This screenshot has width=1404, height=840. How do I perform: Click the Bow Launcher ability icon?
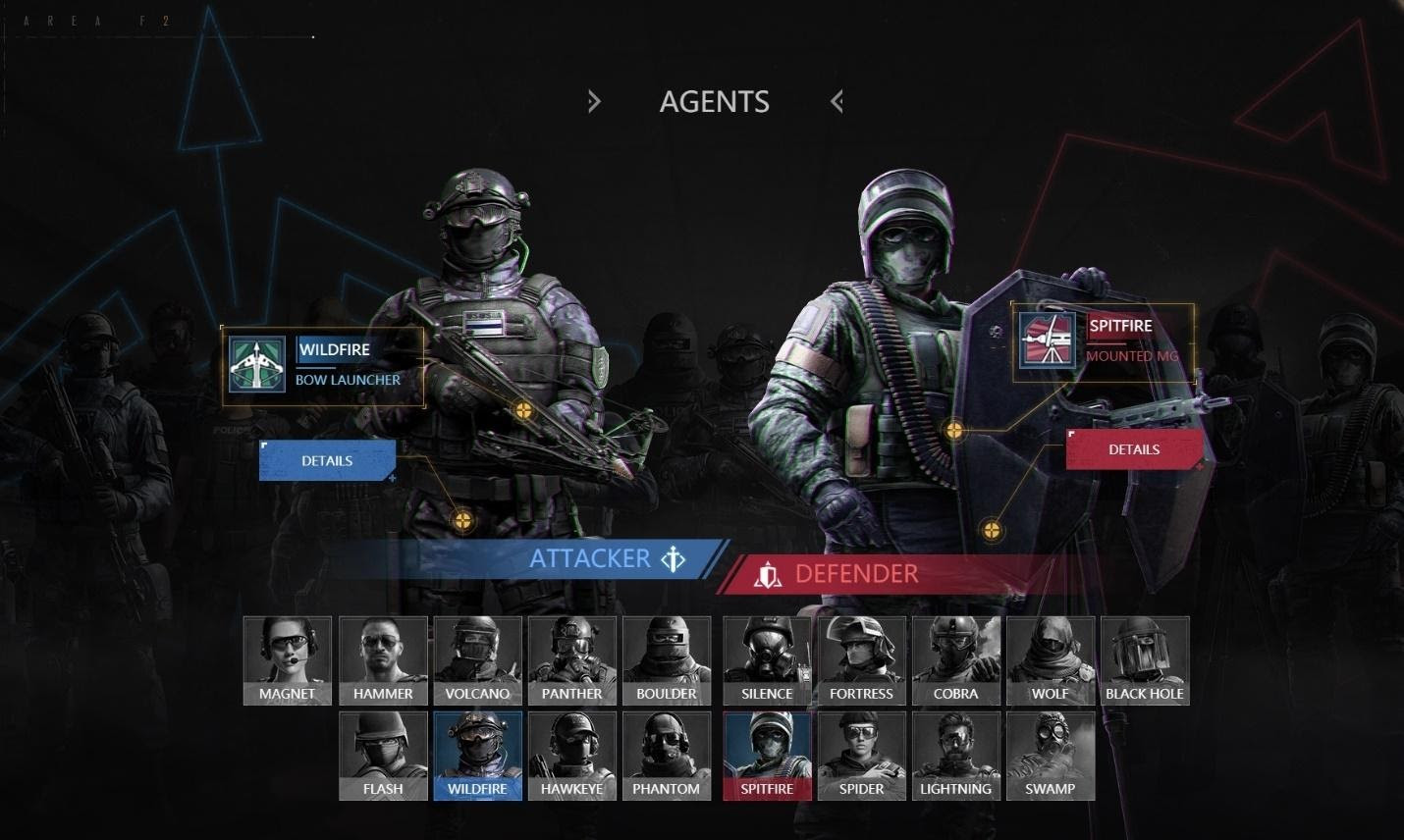[x=257, y=364]
